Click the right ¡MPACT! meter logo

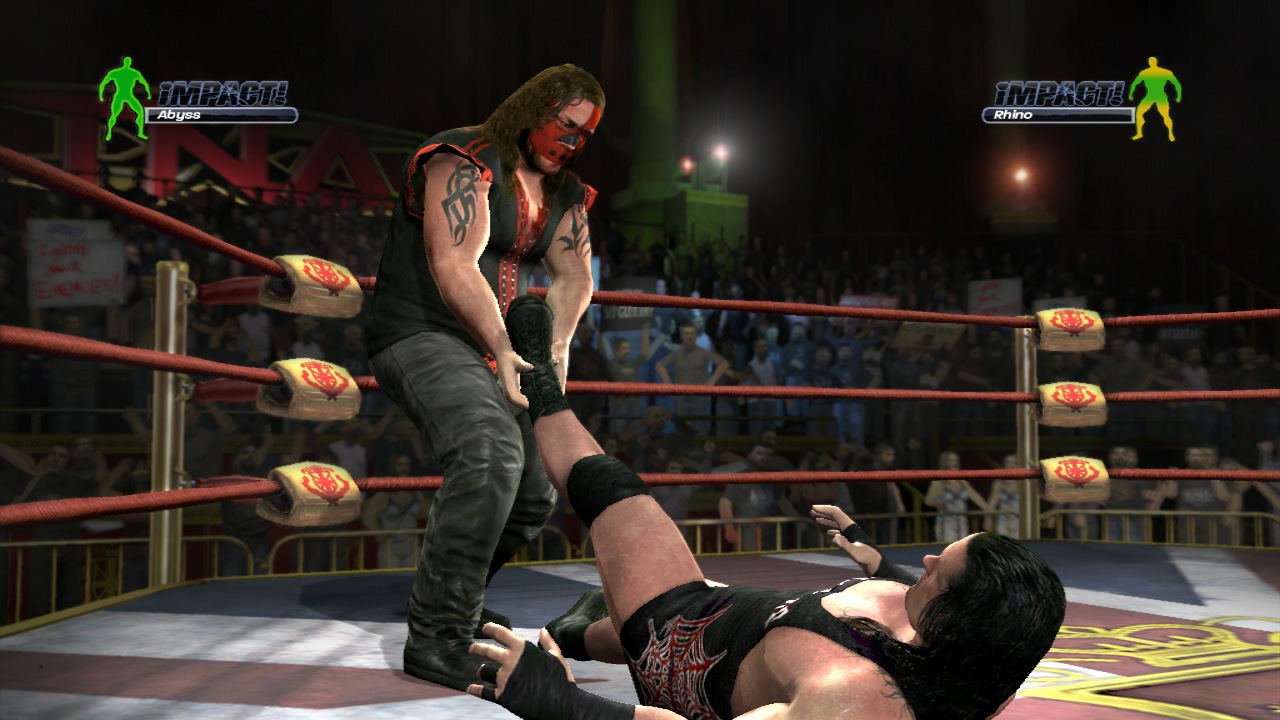(1058, 94)
